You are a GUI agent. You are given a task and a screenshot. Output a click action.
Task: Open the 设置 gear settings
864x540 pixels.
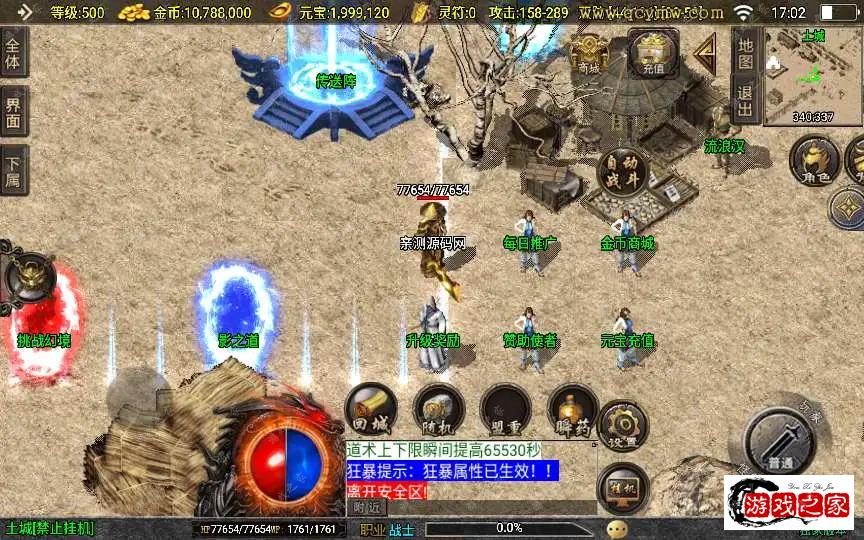[622, 427]
